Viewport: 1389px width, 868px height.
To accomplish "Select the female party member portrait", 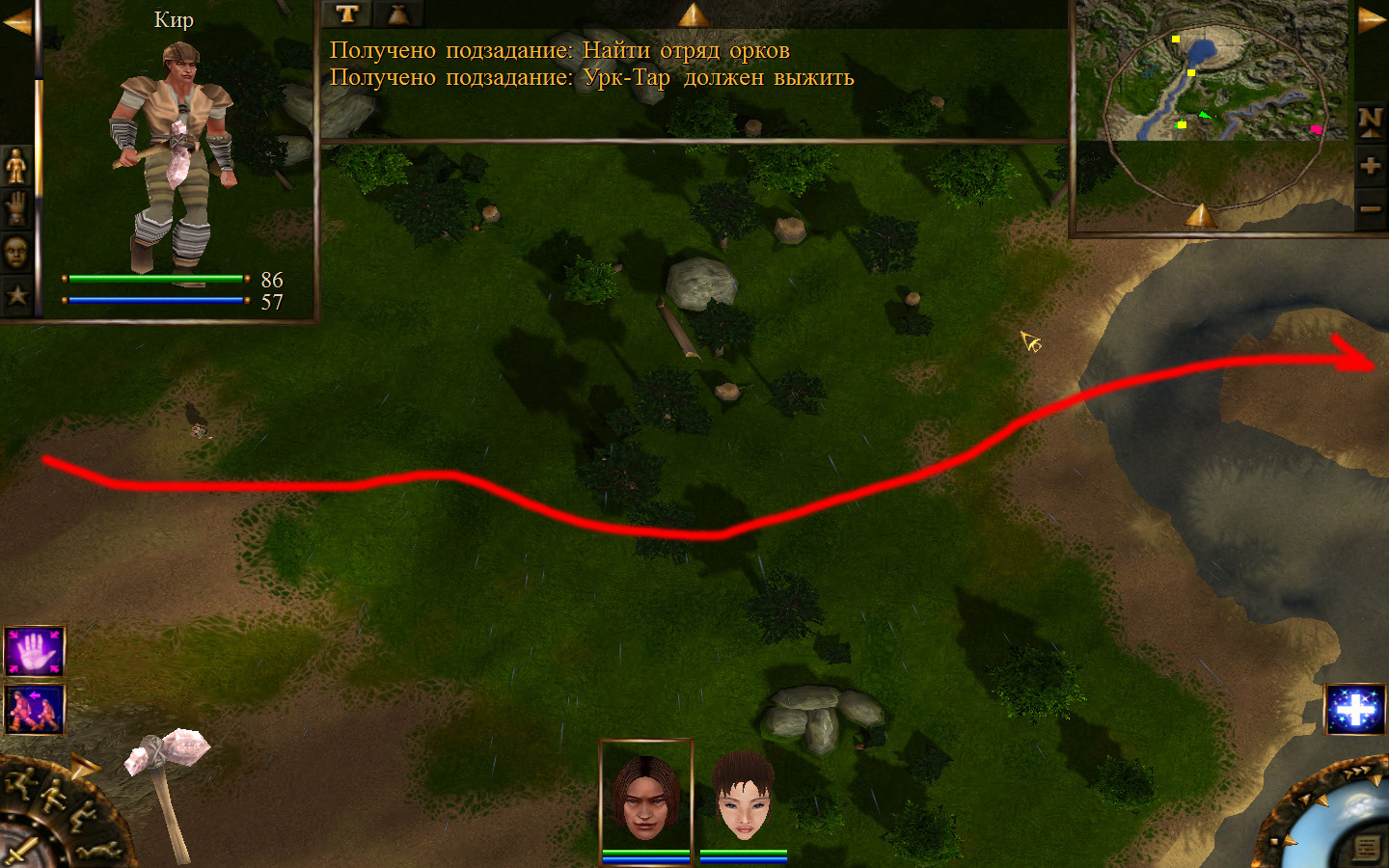I will pyautogui.click(x=743, y=798).
